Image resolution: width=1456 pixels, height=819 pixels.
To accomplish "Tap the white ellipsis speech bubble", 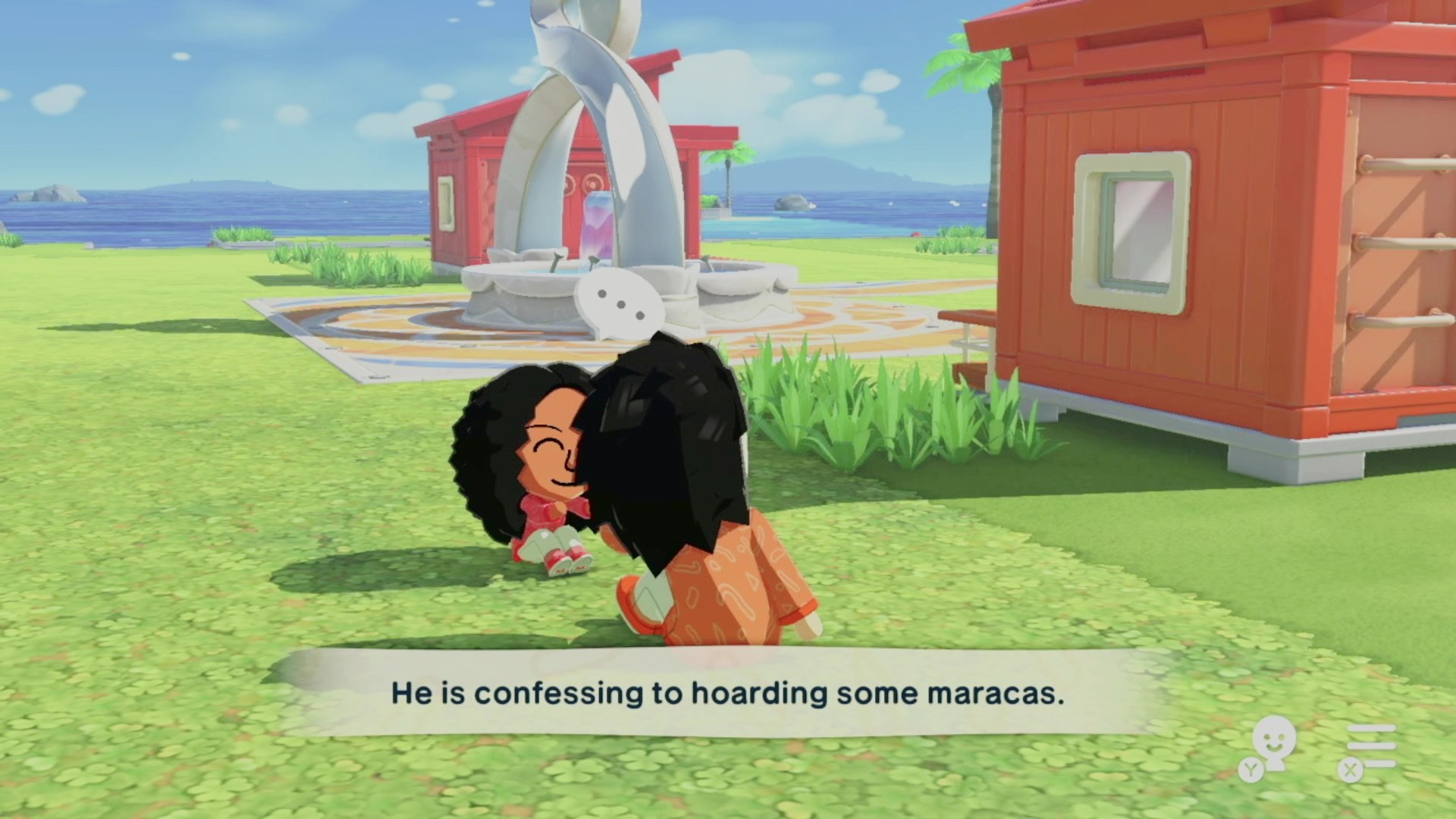I will [620, 304].
